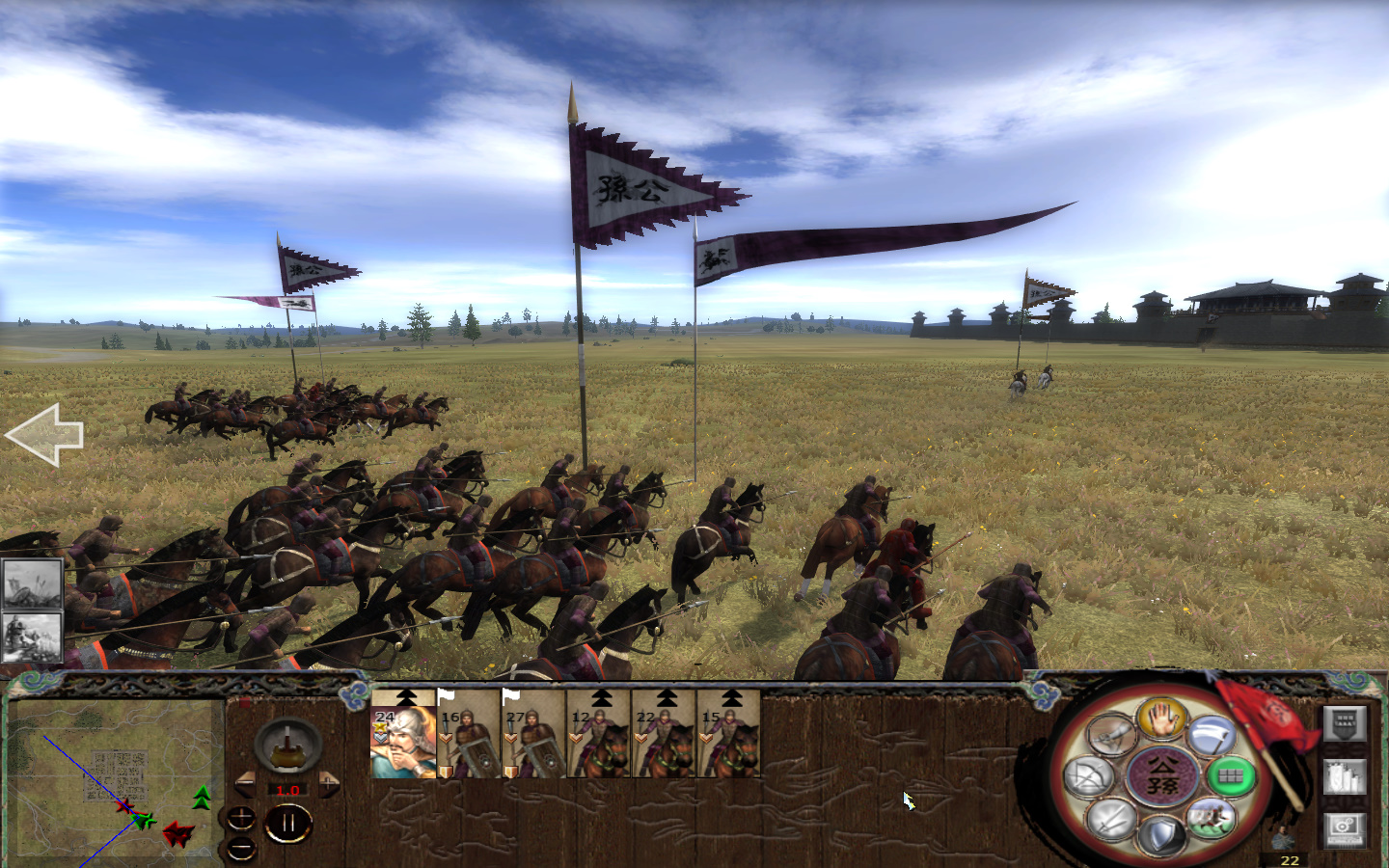Shrink the radar map with the minus button
Image resolution: width=1389 pixels, height=868 pixels.
pyautogui.click(x=241, y=849)
